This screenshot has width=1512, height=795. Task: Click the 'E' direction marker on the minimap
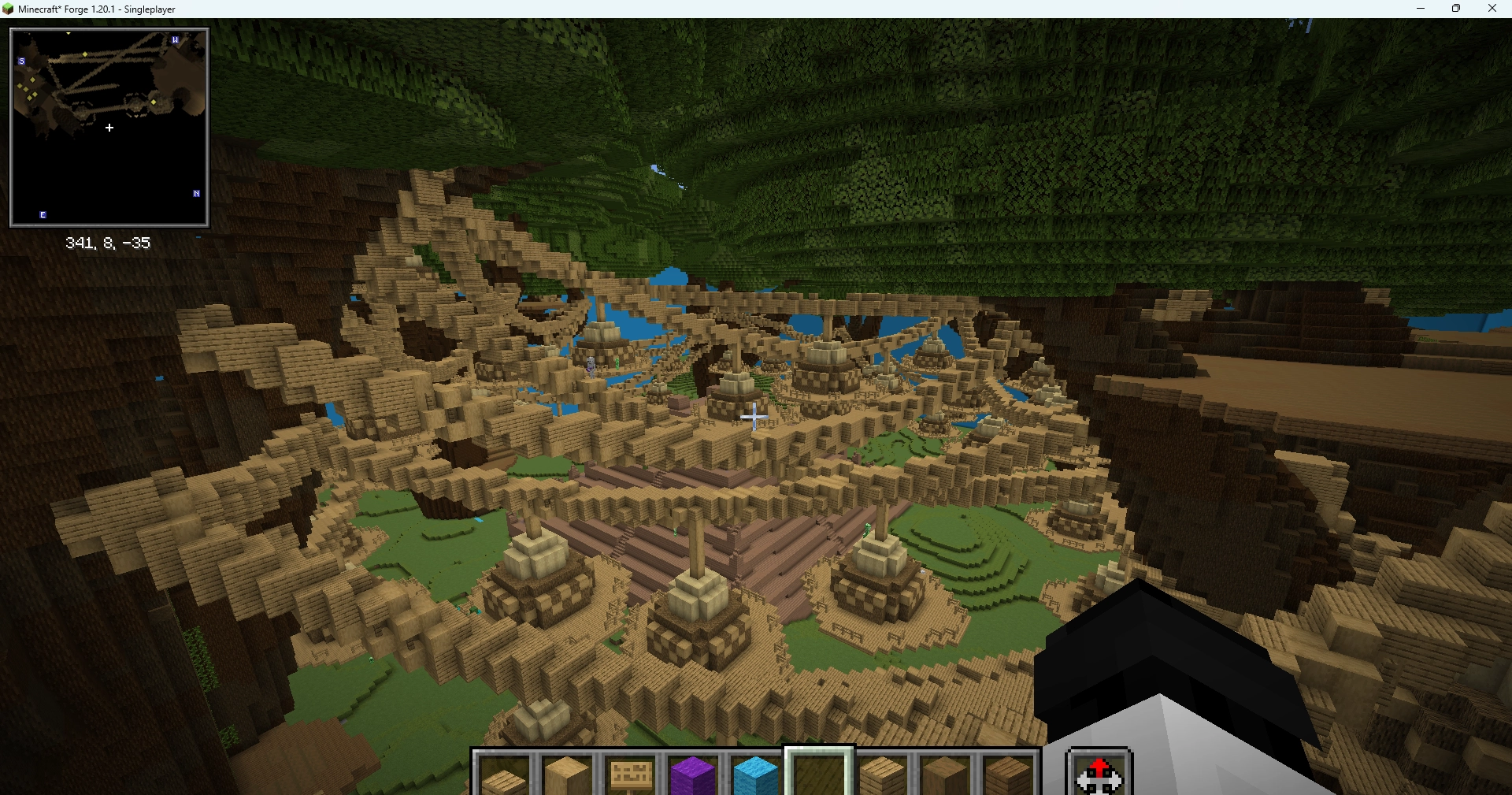click(x=43, y=214)
